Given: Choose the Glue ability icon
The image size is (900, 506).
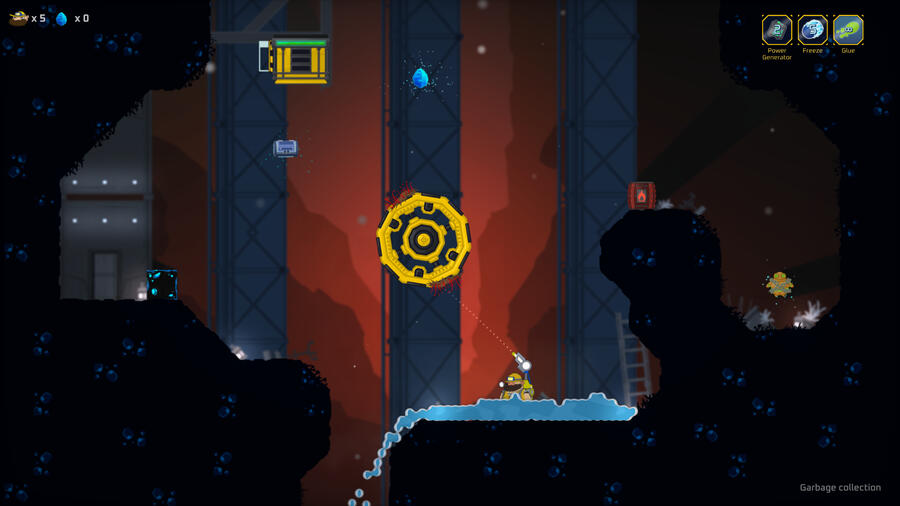Looking at the screenshot, I should (848, 30).
